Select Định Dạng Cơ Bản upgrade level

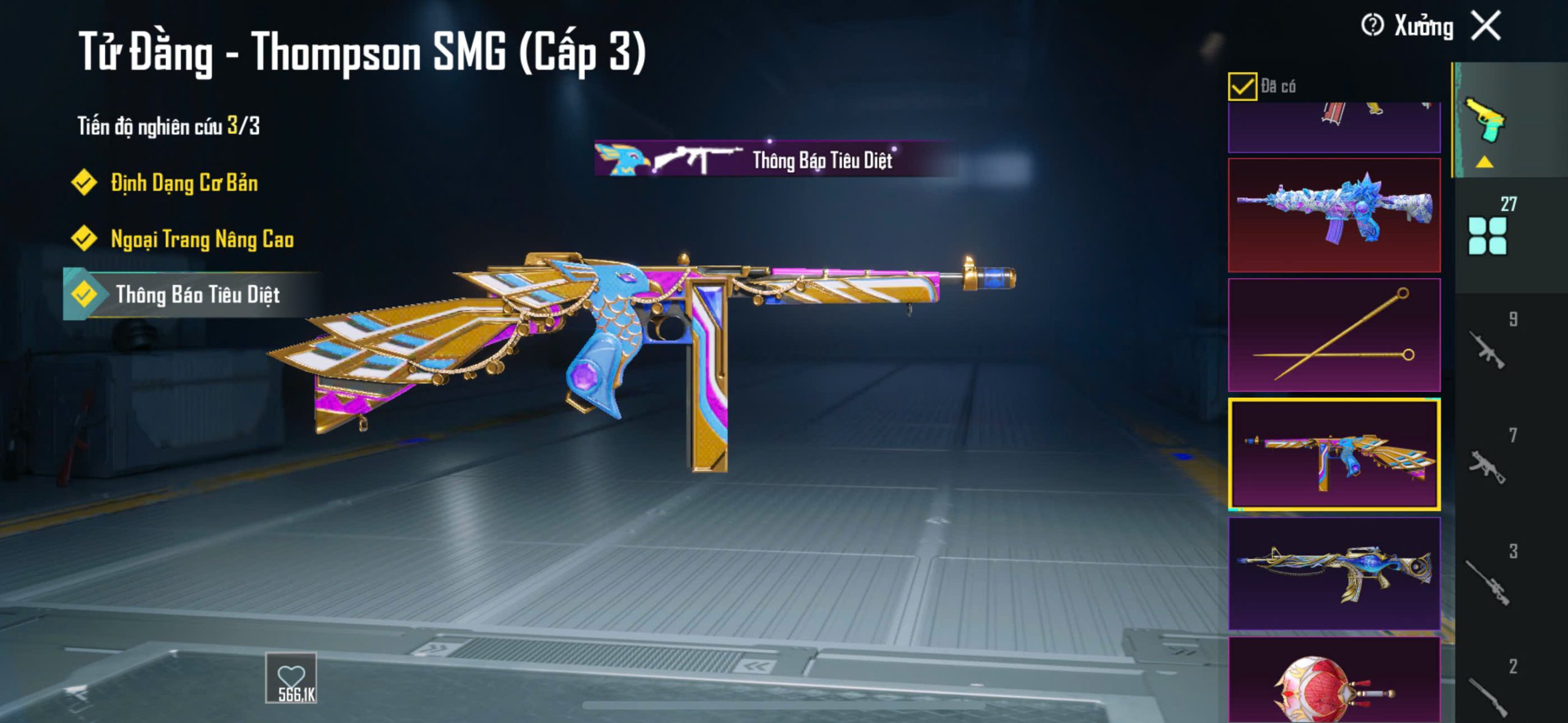tap(184, 183)
